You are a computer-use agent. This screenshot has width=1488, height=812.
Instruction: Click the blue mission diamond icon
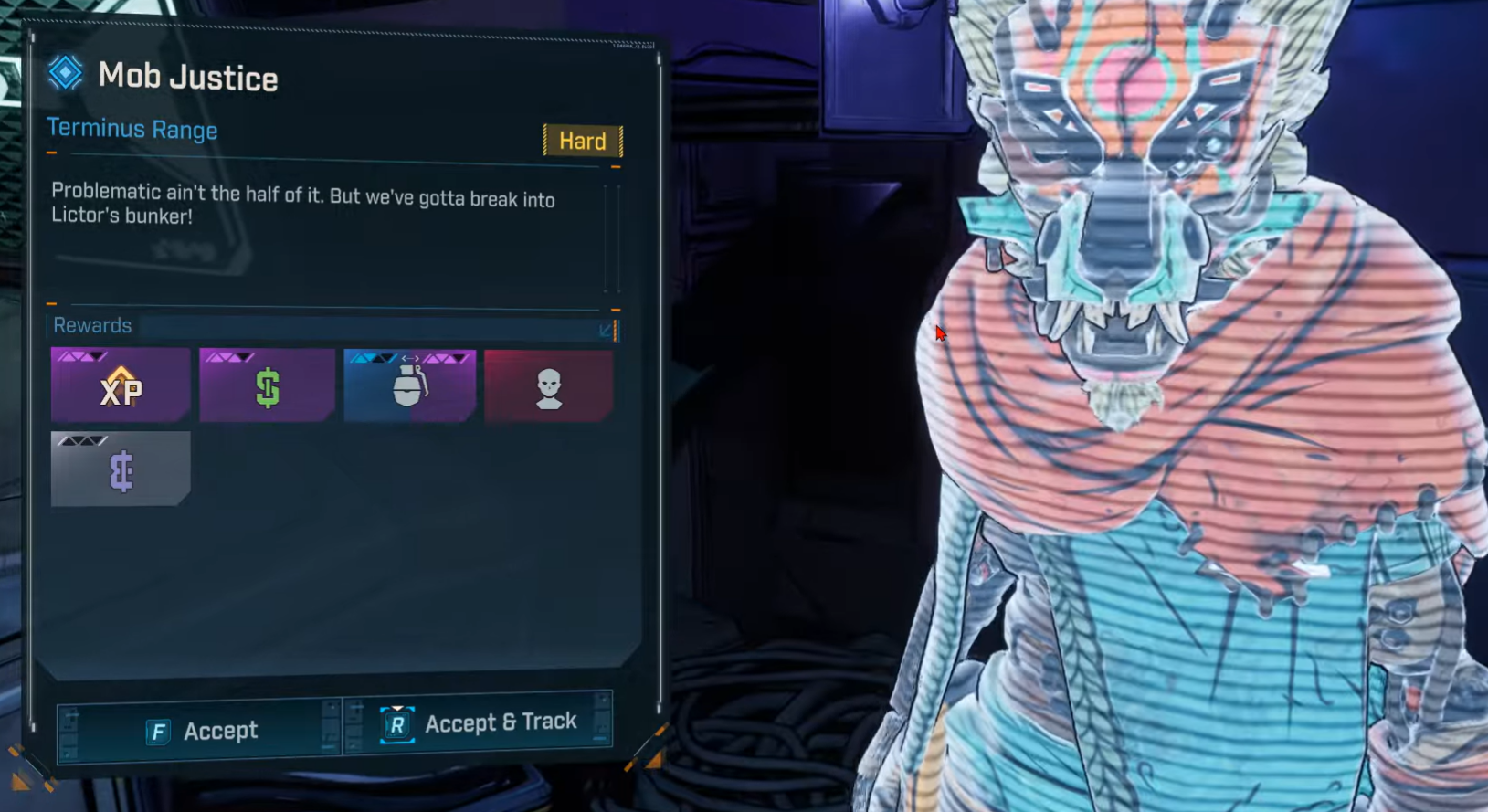point(64,73)
